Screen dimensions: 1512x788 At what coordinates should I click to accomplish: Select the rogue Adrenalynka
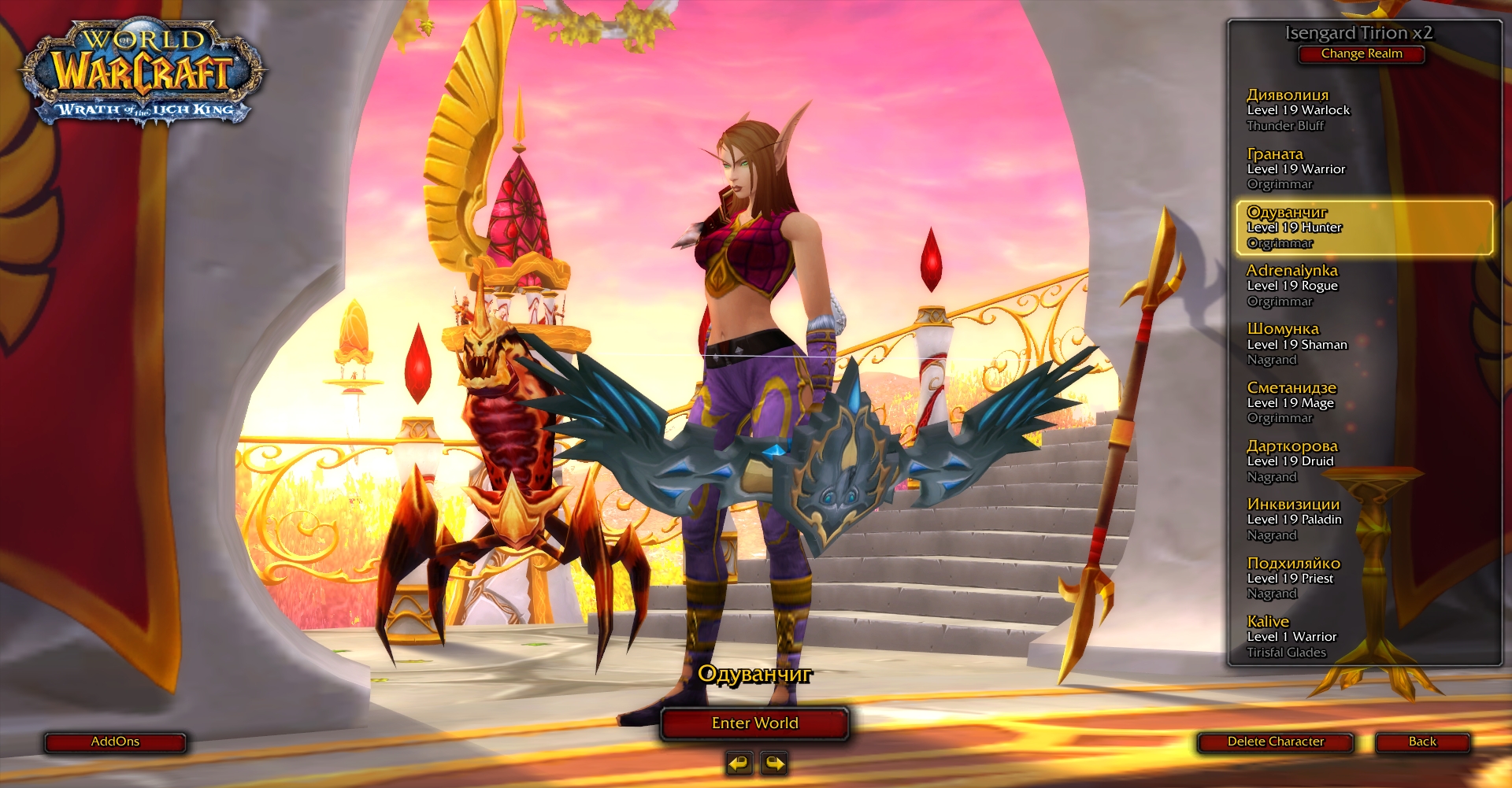tap(1299, 285)
